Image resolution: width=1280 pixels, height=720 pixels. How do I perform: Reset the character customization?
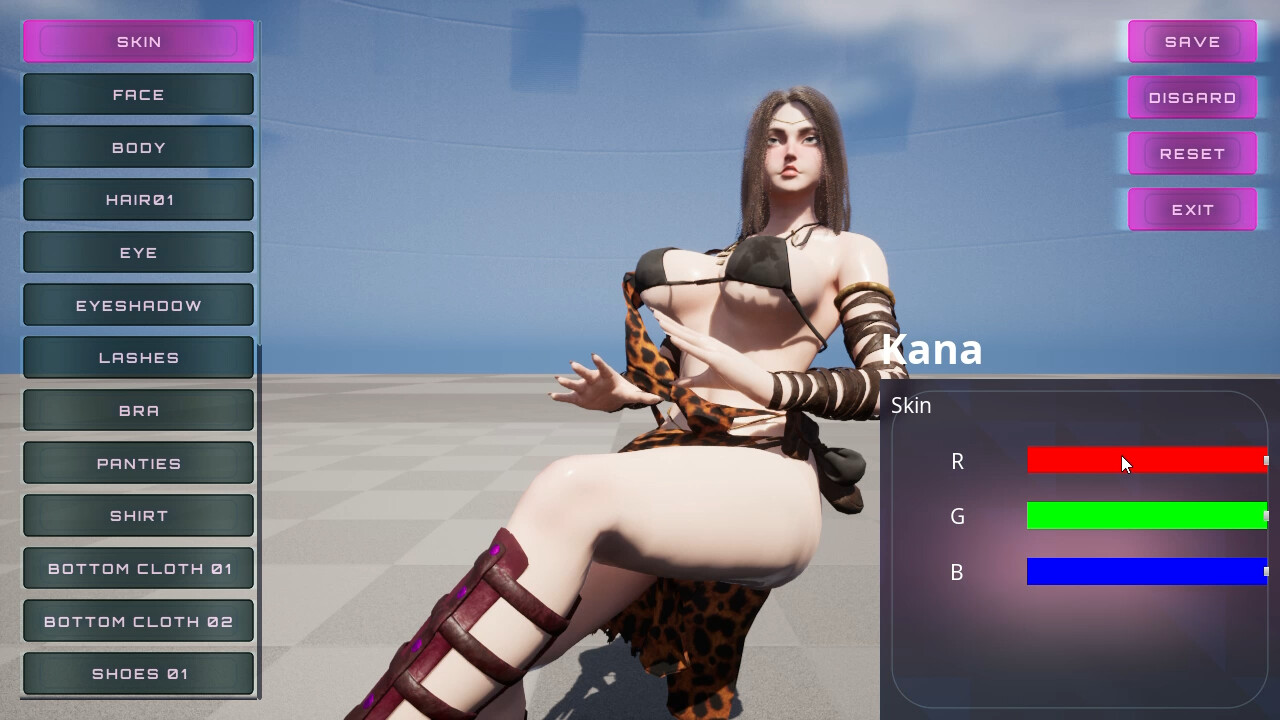pos(1192,153)
